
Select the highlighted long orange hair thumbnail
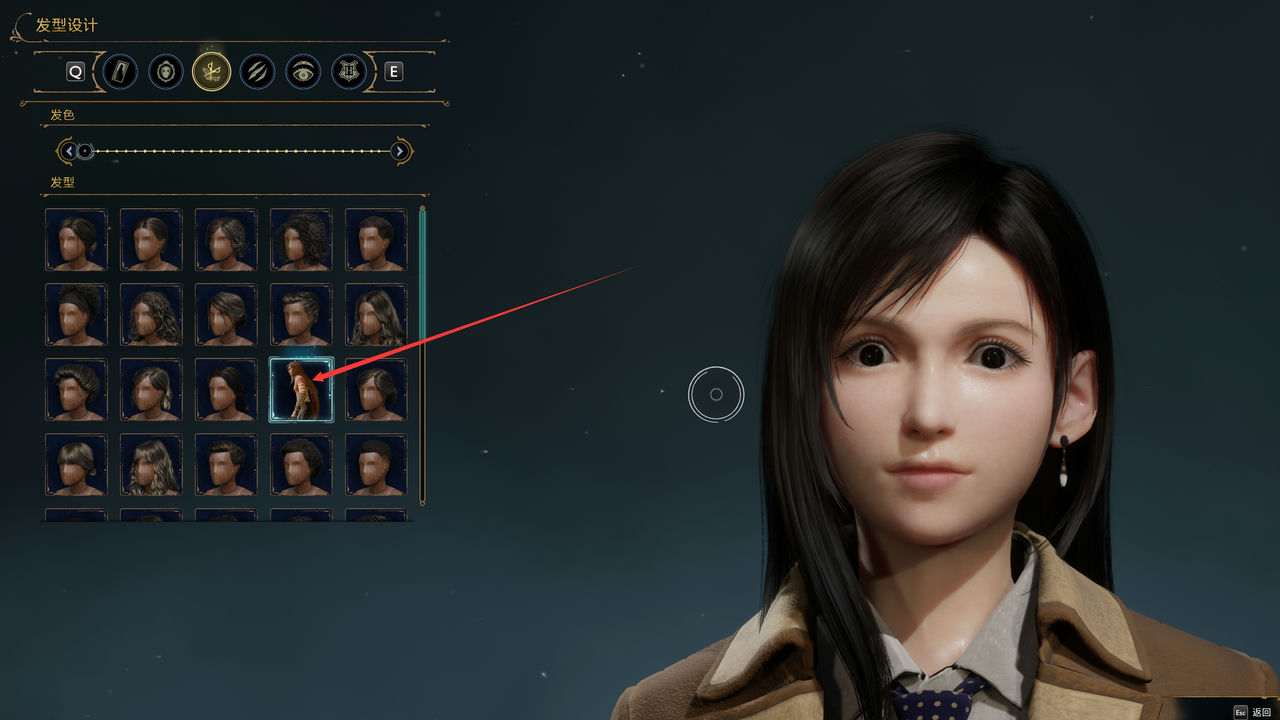pyautogui.click(x=301, y=390)
